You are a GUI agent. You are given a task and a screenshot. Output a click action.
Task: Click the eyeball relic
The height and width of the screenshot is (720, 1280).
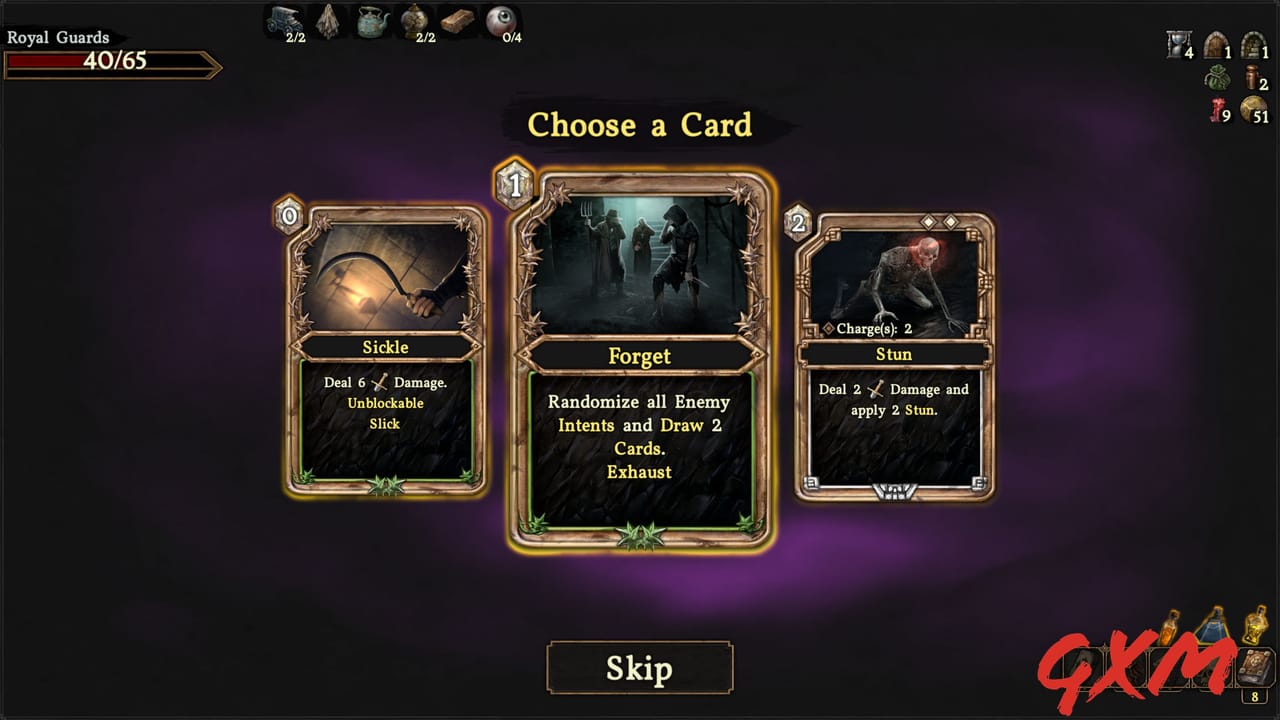click(500, 20)
